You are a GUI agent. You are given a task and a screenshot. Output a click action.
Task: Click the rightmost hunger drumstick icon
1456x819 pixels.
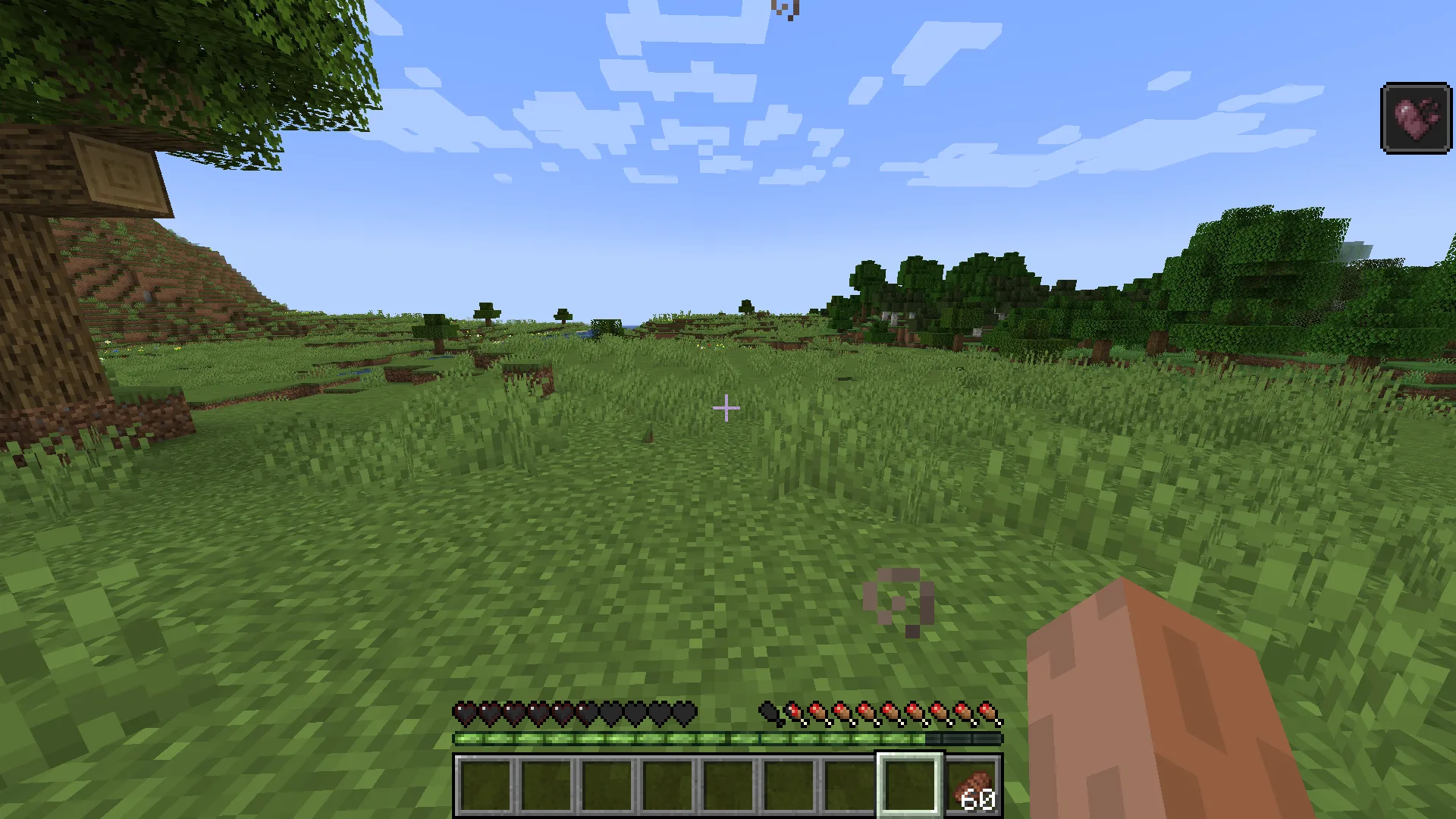tap(987, 711)
